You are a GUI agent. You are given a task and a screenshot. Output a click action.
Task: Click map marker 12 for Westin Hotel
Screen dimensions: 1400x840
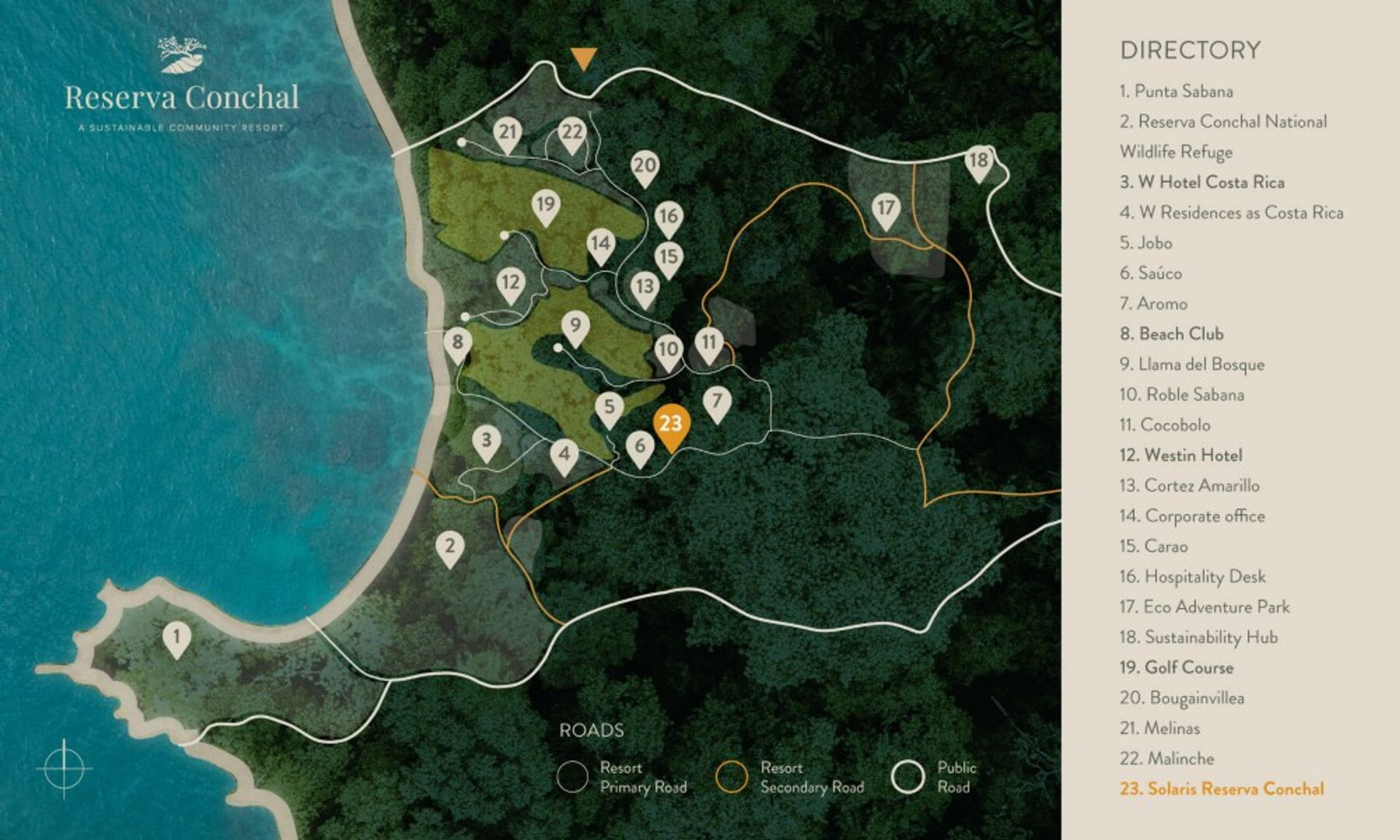coord(510,284)
